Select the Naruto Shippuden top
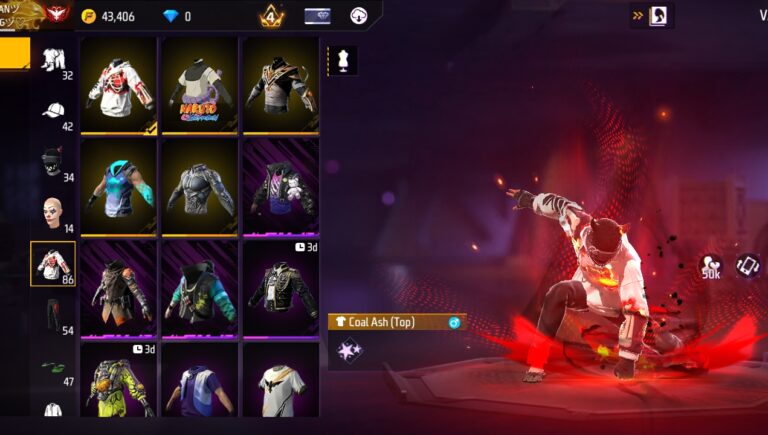This screenshot has width=768, height=435. (x=200, y=84)
